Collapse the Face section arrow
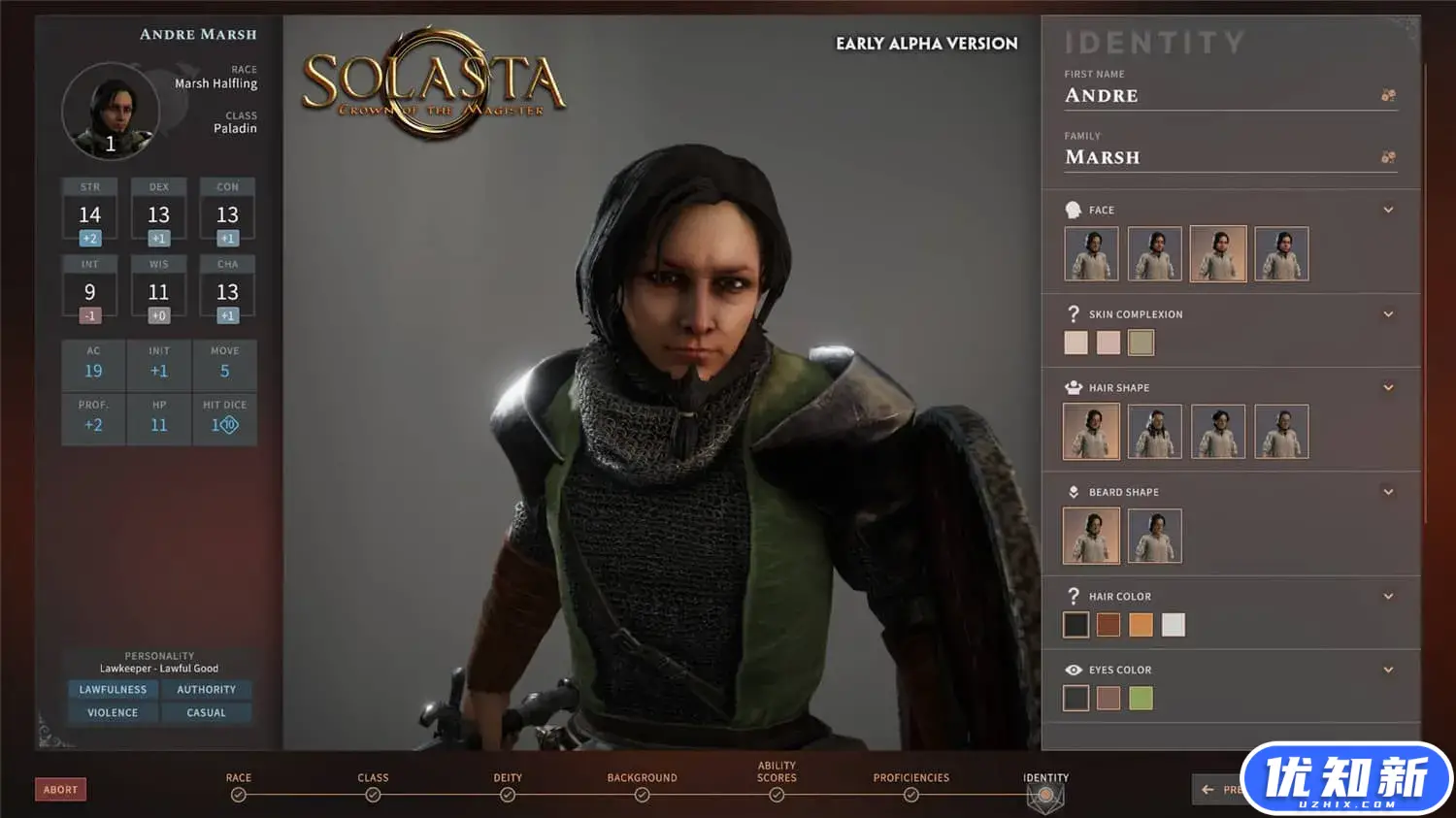 click(1388, 210)
